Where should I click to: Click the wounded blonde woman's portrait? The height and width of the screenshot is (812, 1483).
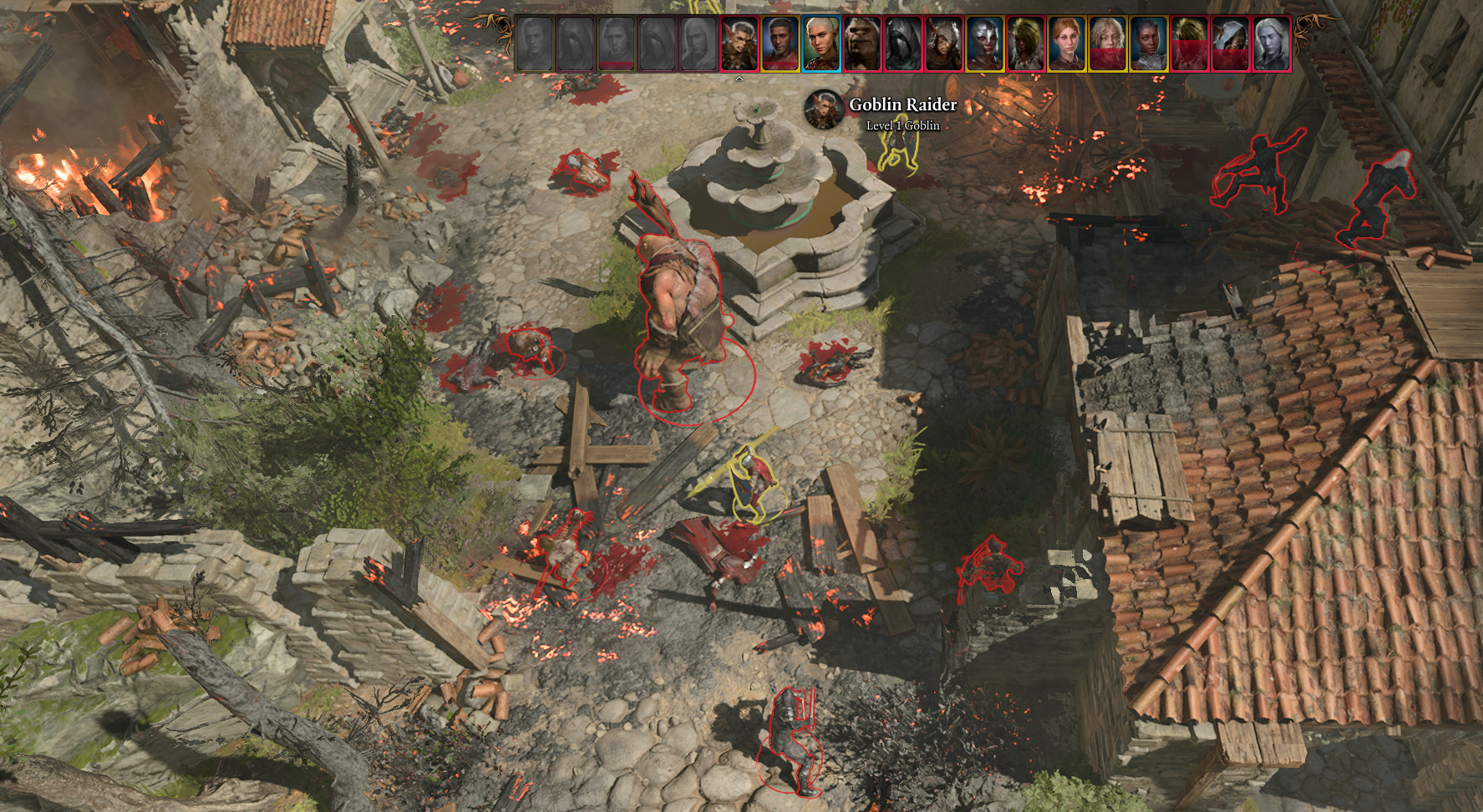[1108, 43]
